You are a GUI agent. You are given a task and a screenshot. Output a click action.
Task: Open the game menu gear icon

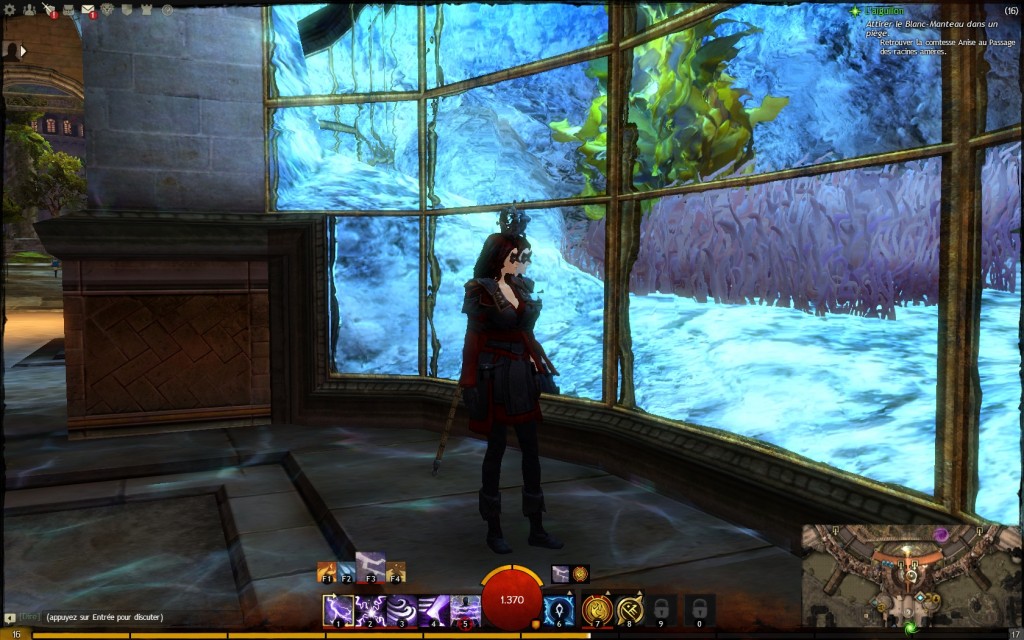[9, 10]
